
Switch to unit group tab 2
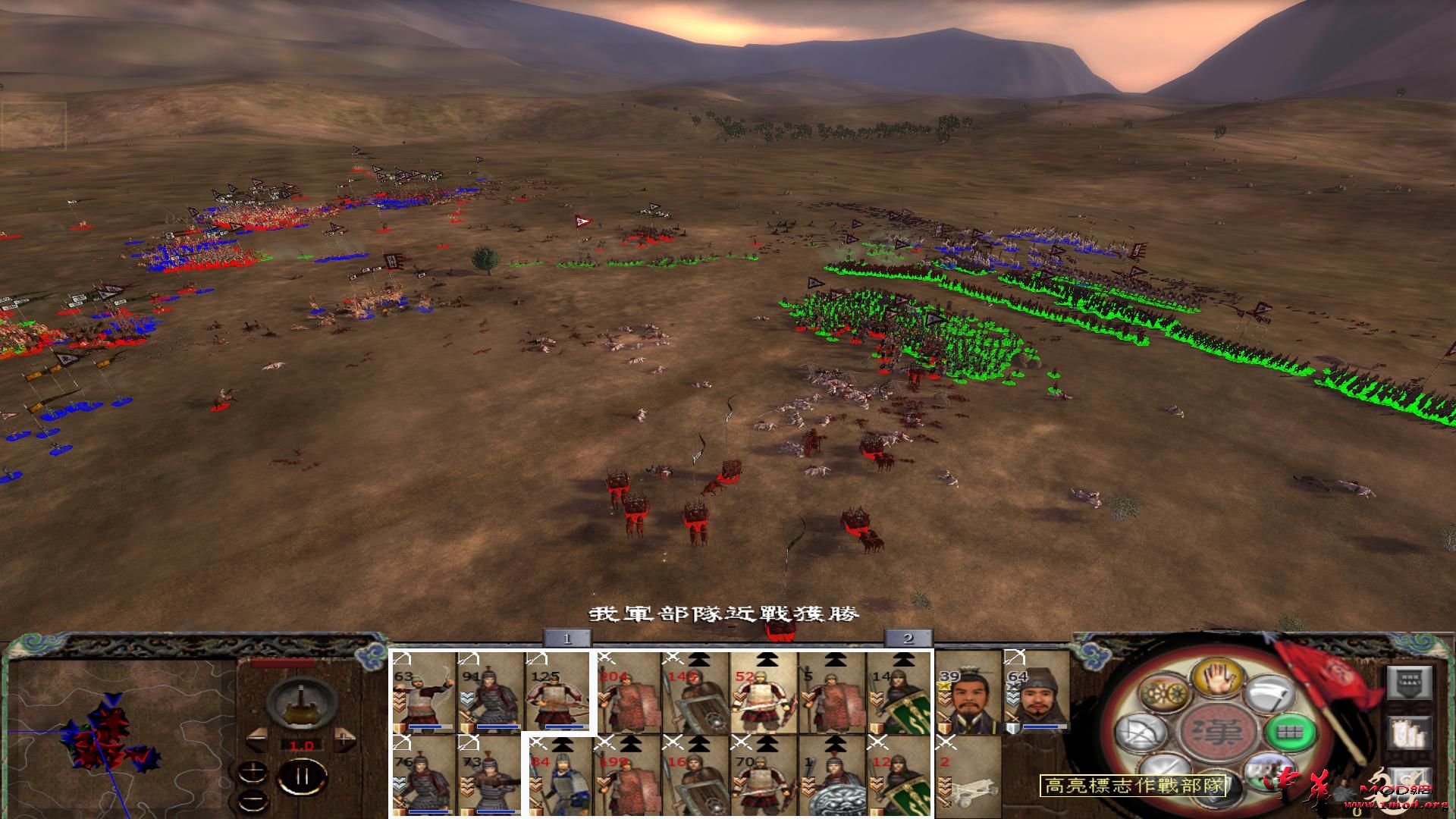coord(907,639)
